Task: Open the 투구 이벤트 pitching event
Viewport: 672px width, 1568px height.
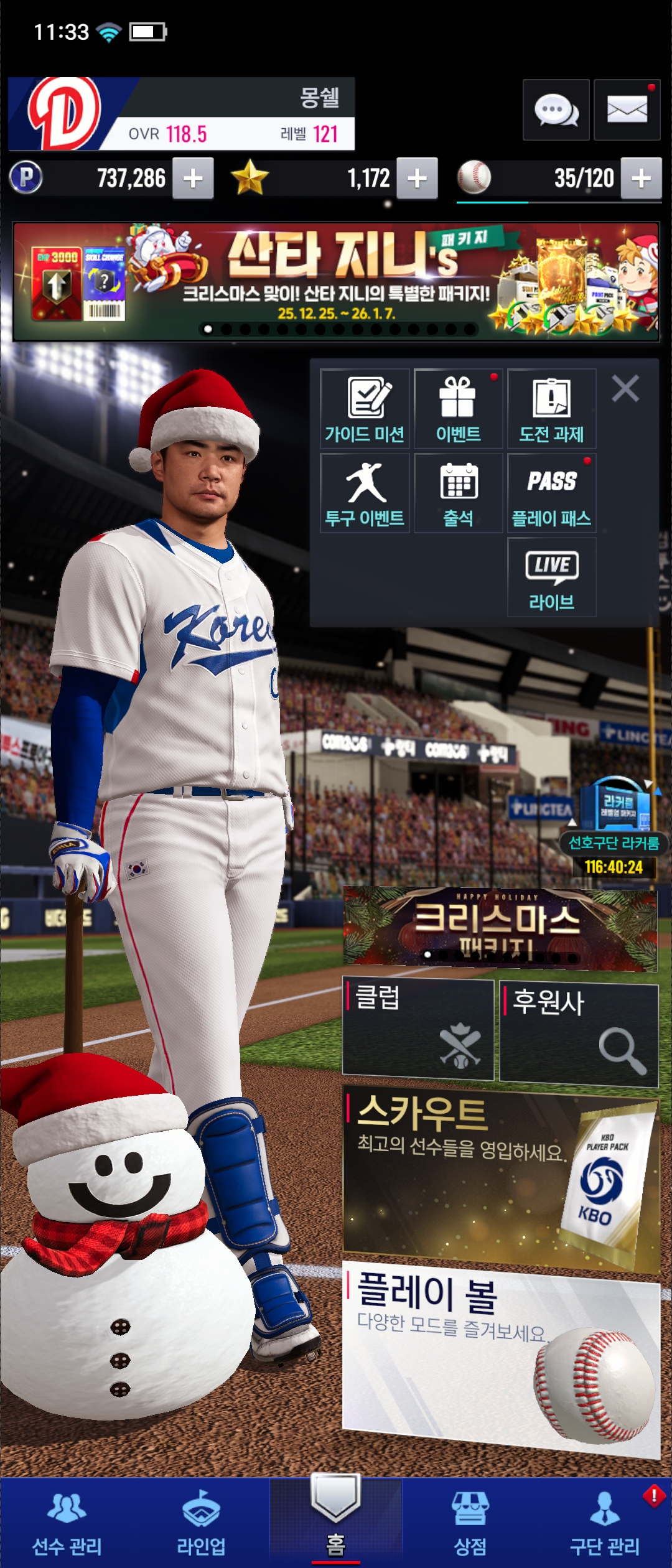Action: coord(365,493)
